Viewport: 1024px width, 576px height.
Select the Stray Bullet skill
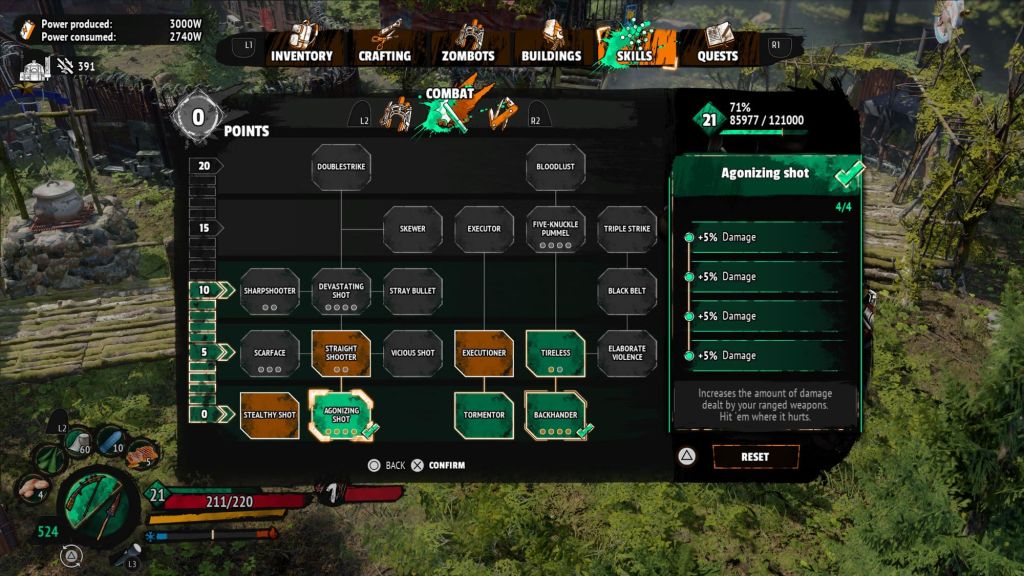[413, 291]
